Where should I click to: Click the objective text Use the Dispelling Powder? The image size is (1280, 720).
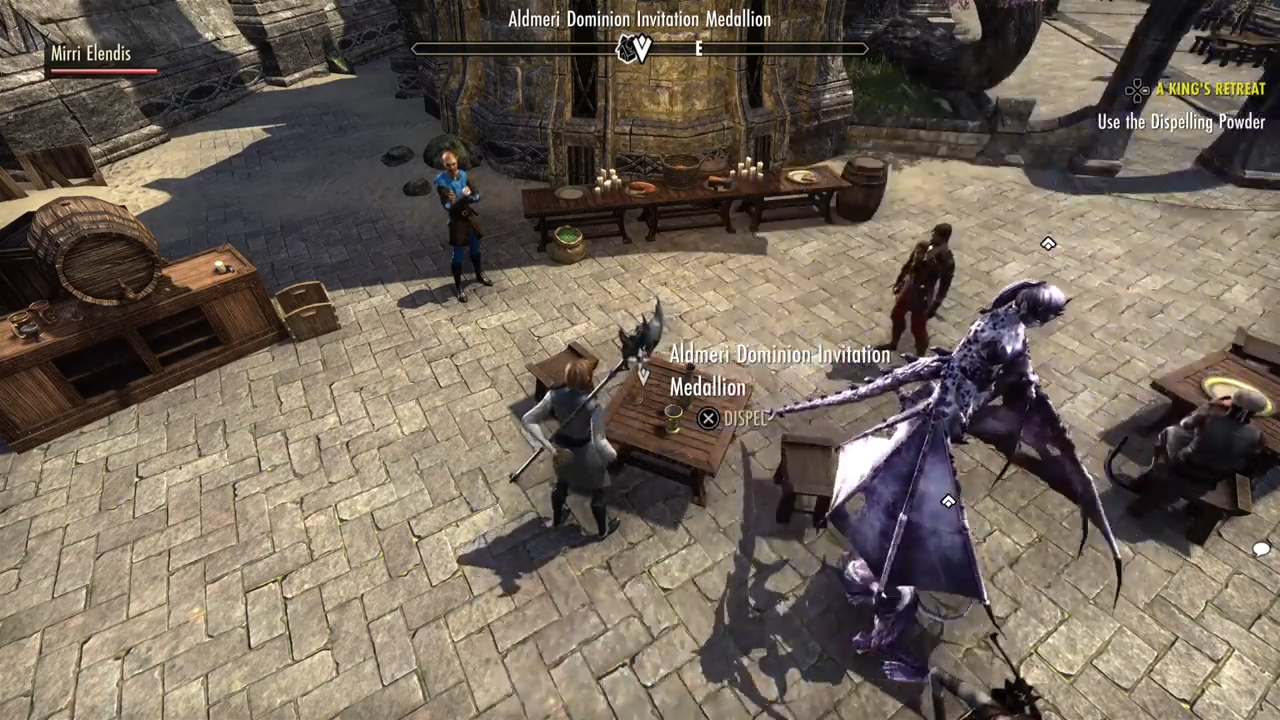pos(1181,122)
